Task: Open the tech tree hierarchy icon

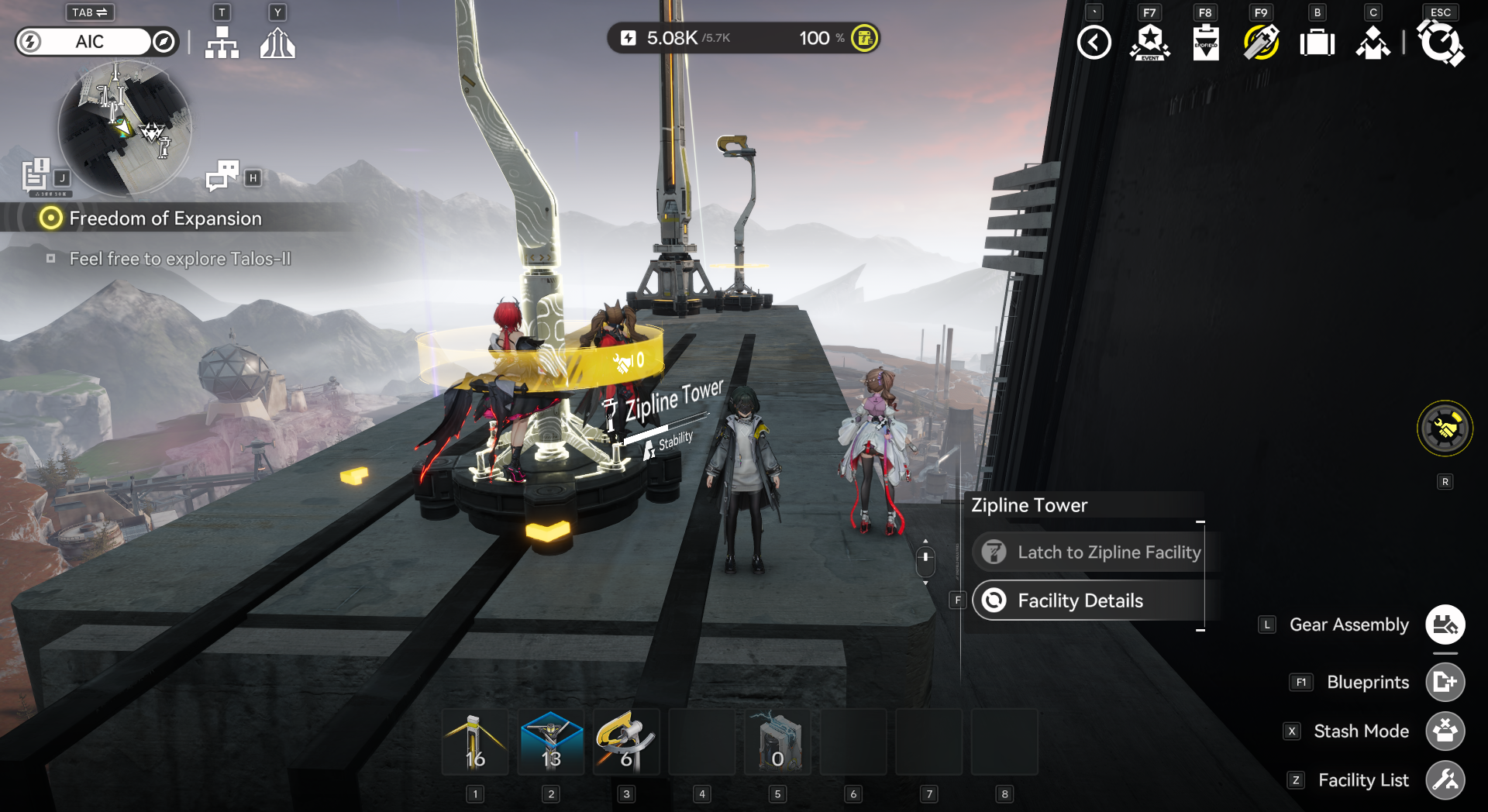Action: pos(222,43)
